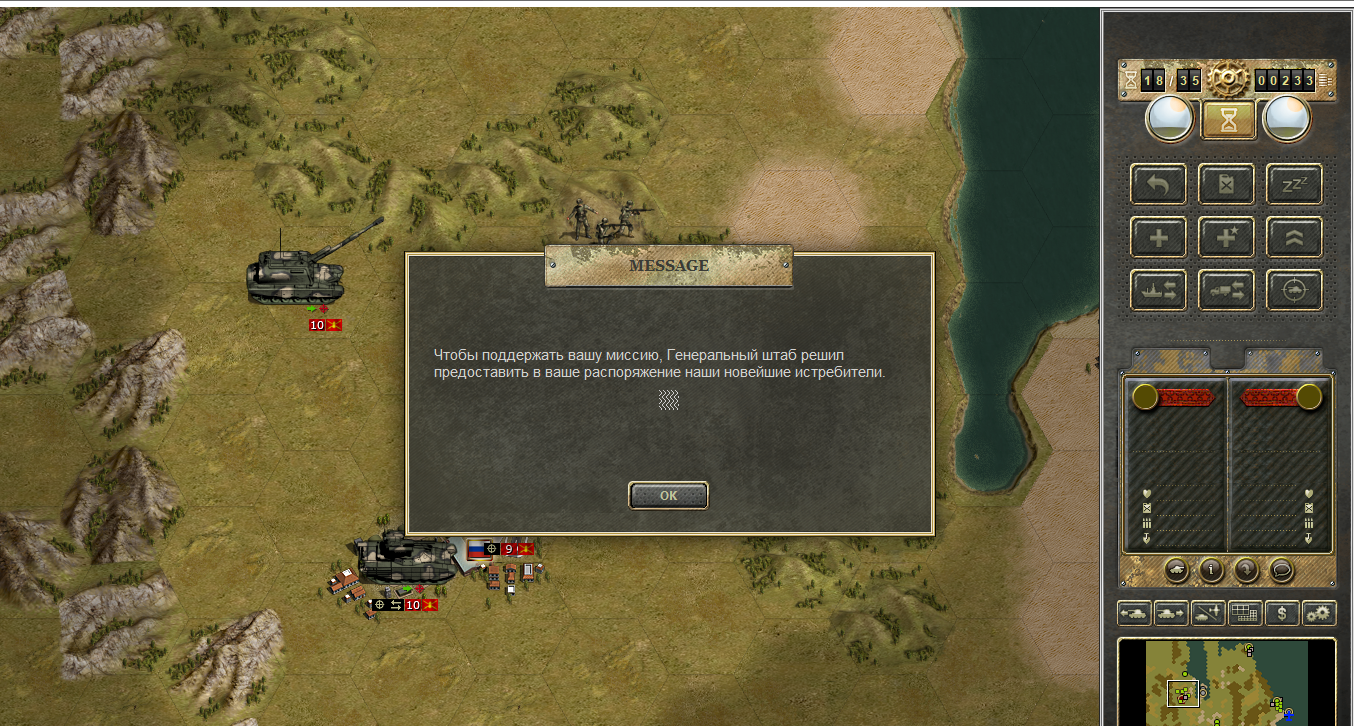Open the speech bubble message log
Image resolution: width=1354 pixels, height=726 pixels.
click(x=1280, y=570)
